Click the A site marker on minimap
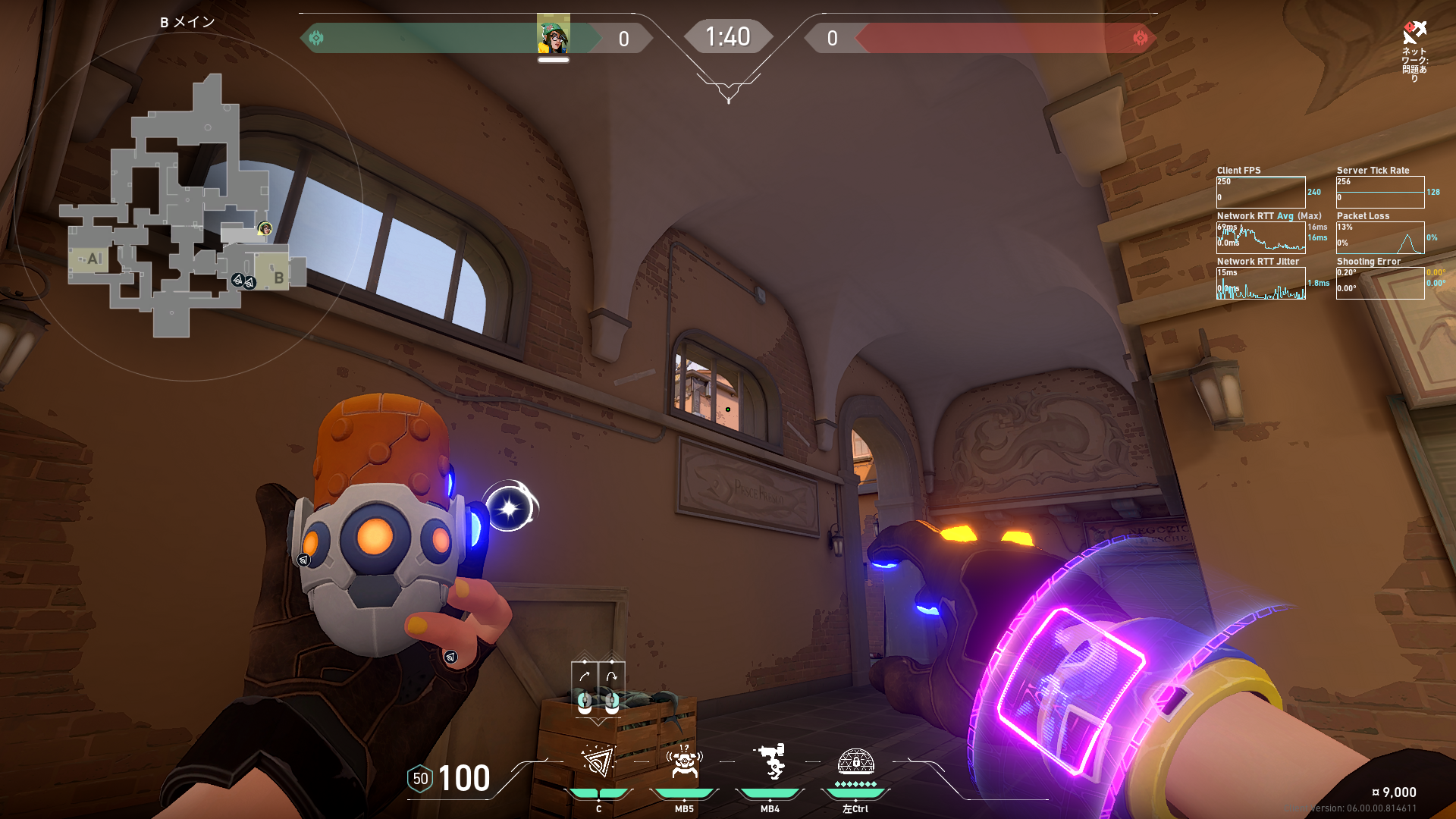The width and height of the screenshot is (1456, 819). [x=94, y=259]
